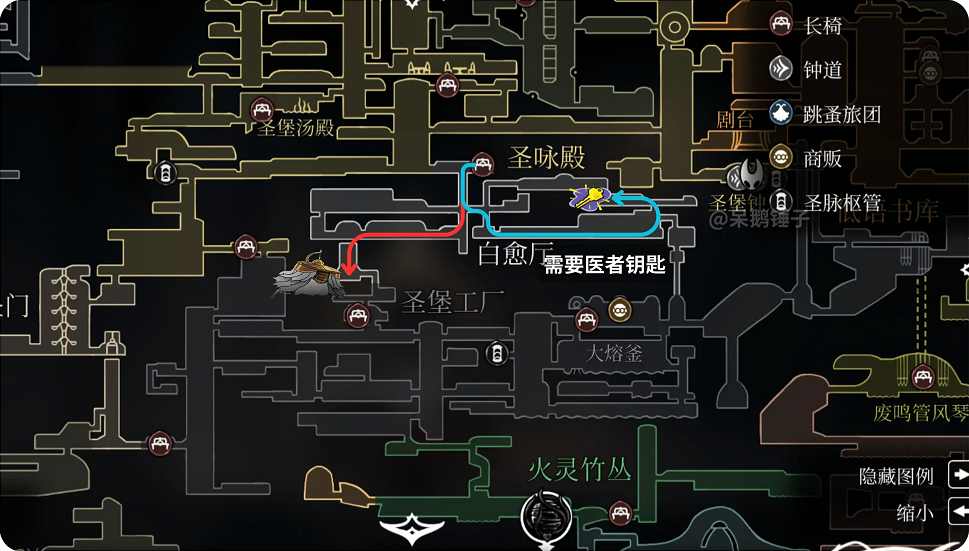The width and height of the screenshot is (969, 551).
Task: Select the bench marker above 圣堡汤殿
Action: [262, 110]
